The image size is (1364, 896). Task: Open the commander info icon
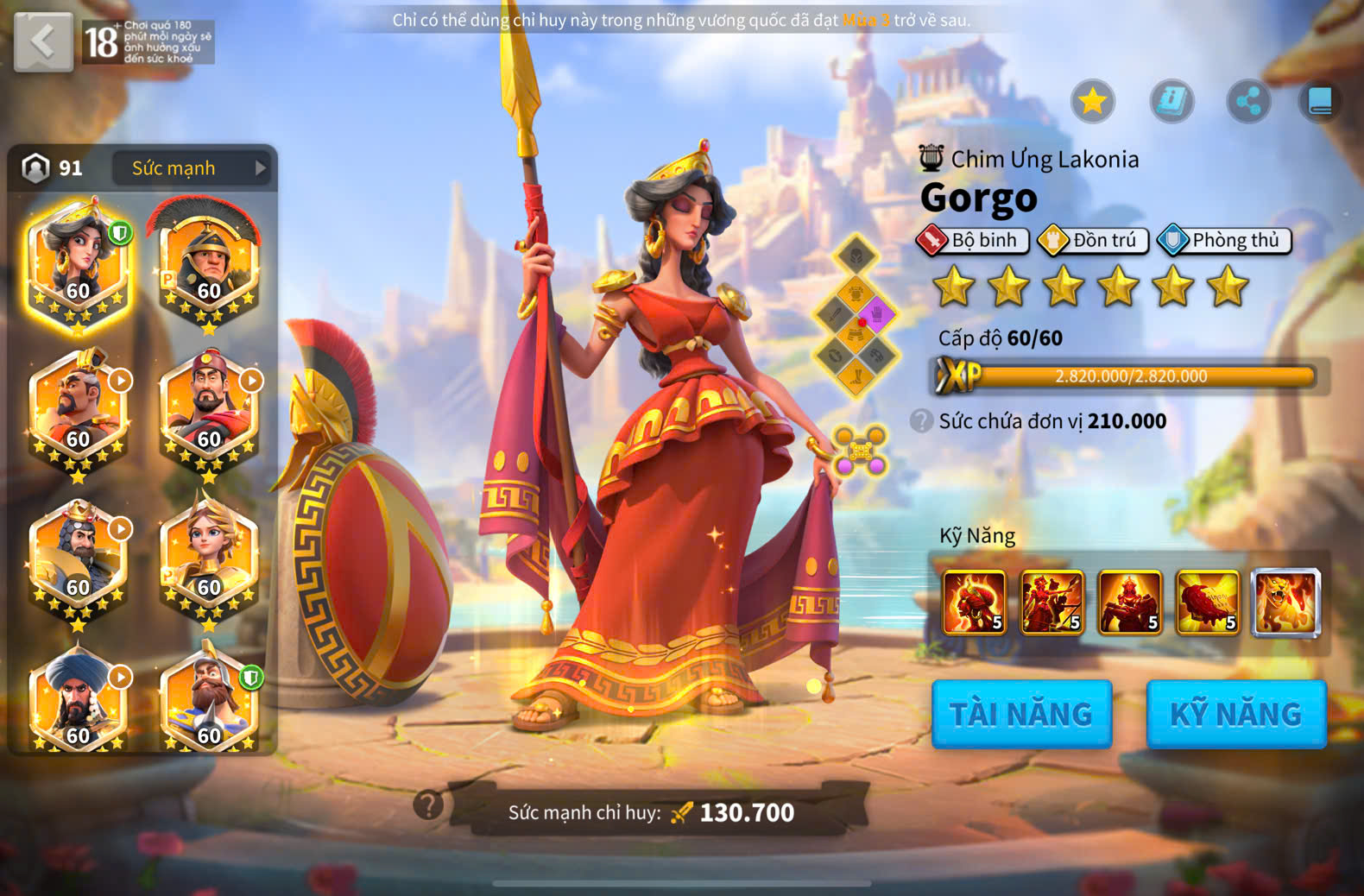1171,102
